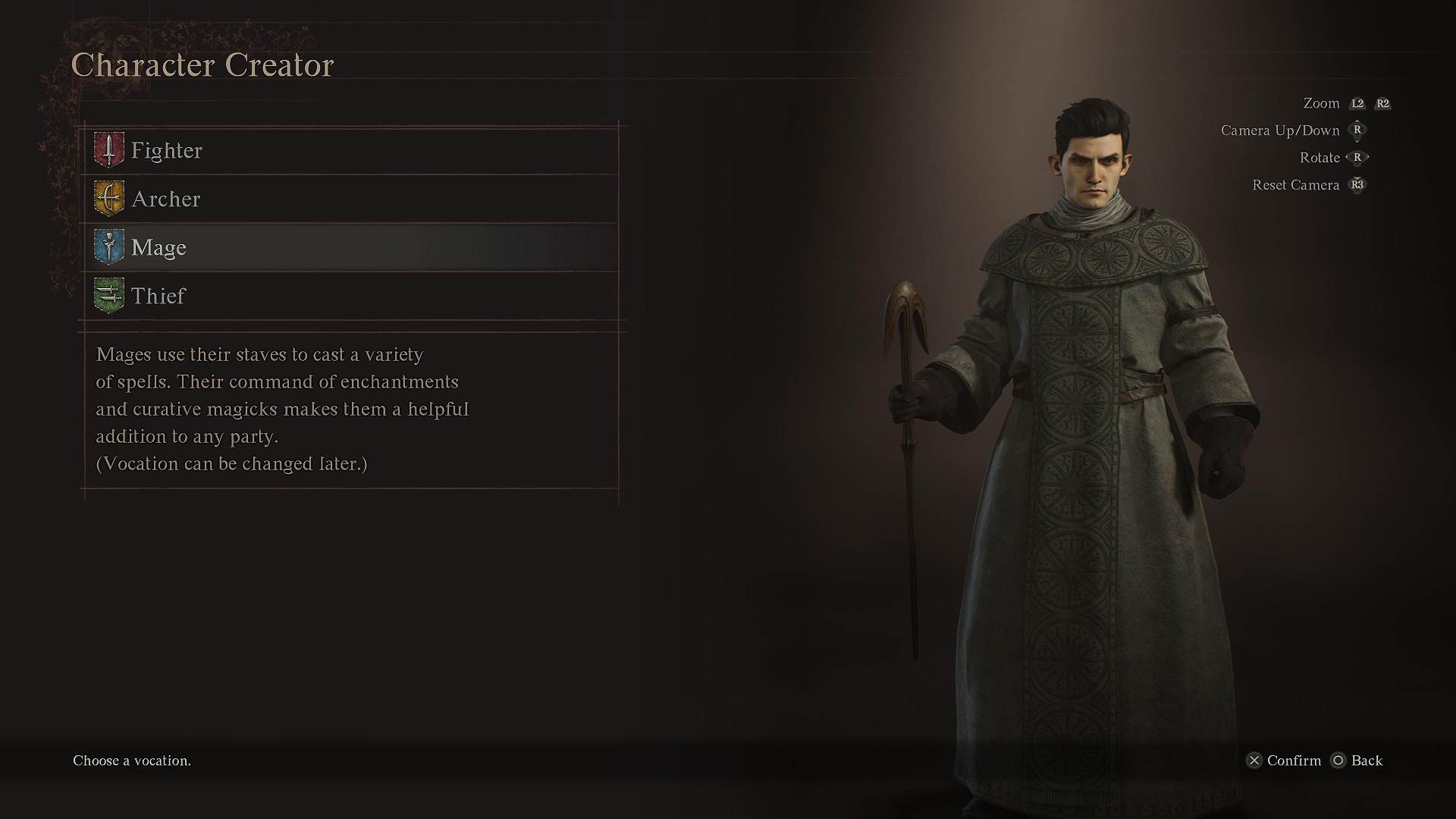Click the X Confirm button icon
This screenshot has height=819, width=1456.
1255,761
